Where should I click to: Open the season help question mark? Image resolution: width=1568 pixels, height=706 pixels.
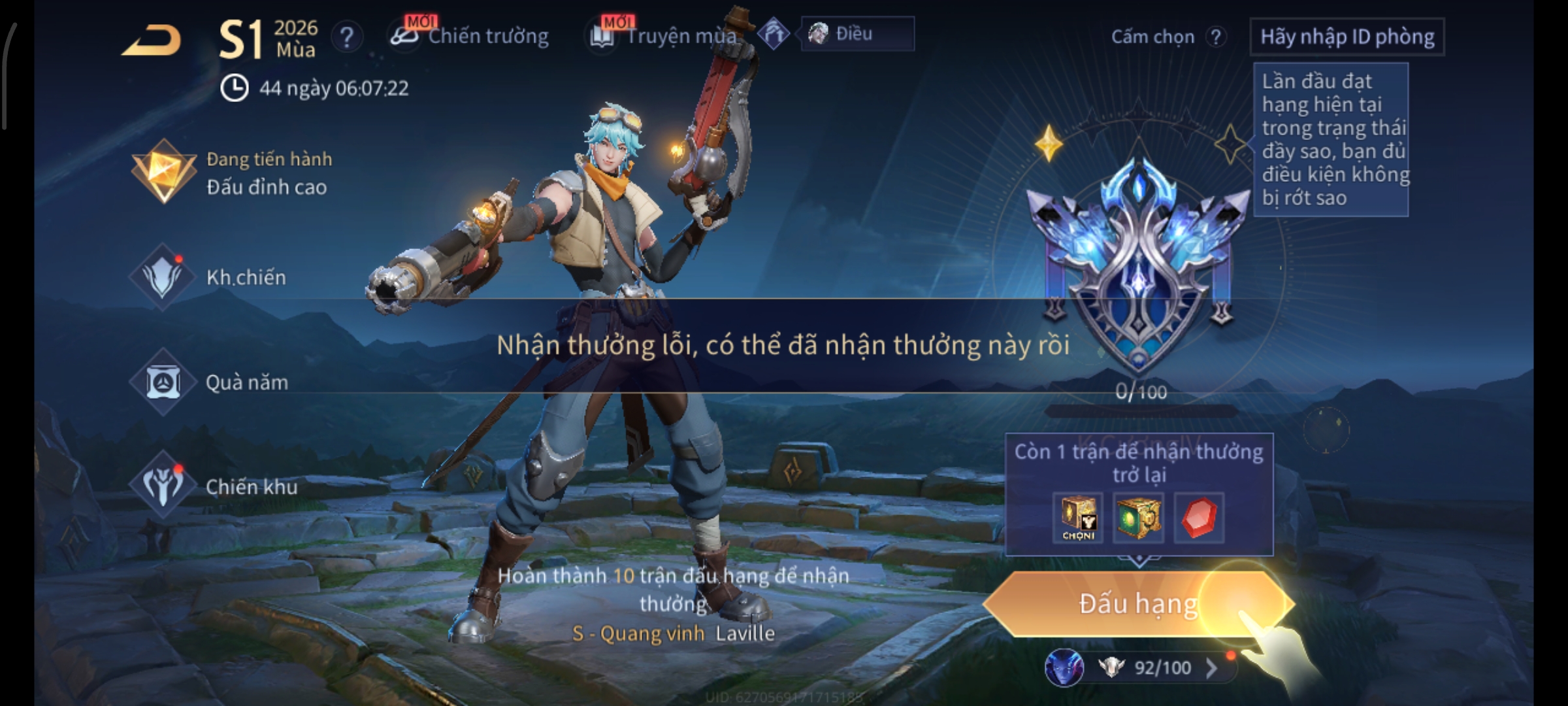point(346,37)
